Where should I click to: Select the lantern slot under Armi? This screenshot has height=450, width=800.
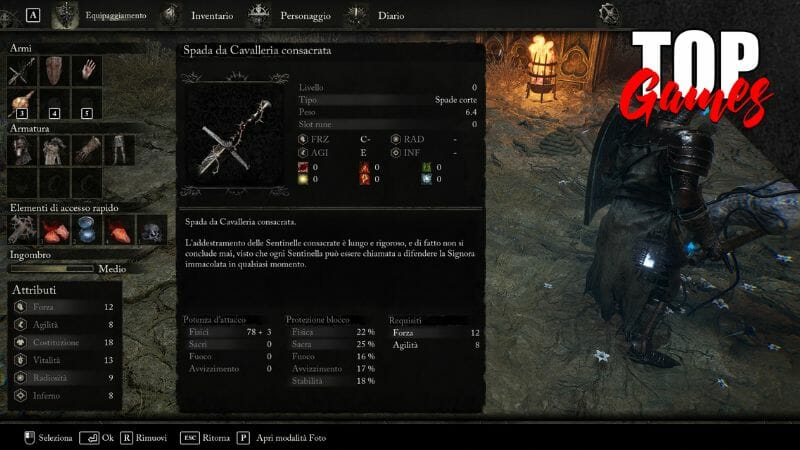[x=22, y=104]
